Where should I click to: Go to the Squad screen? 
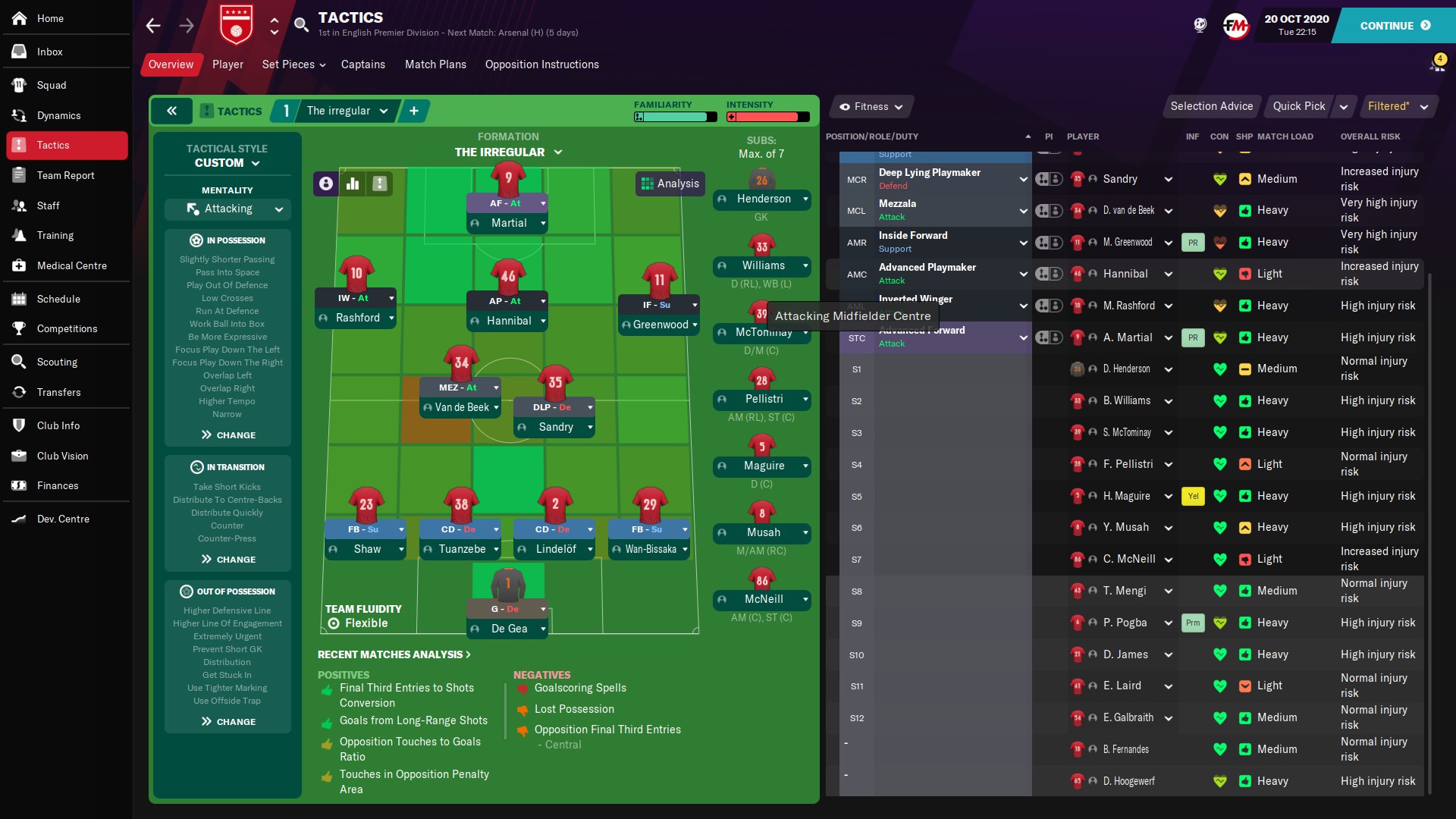tap(52, 85)
